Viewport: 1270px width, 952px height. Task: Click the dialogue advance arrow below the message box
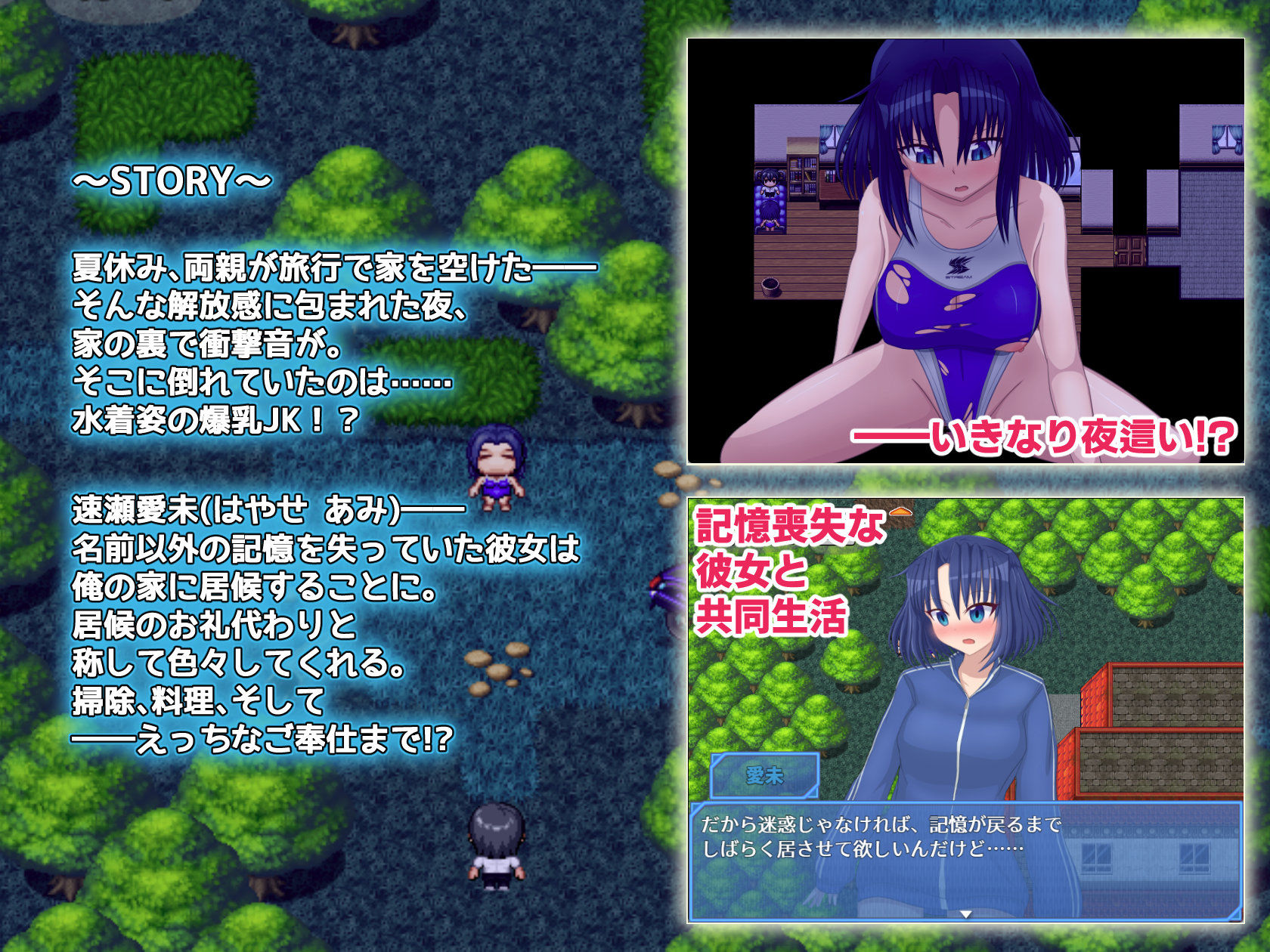(966, 915)
